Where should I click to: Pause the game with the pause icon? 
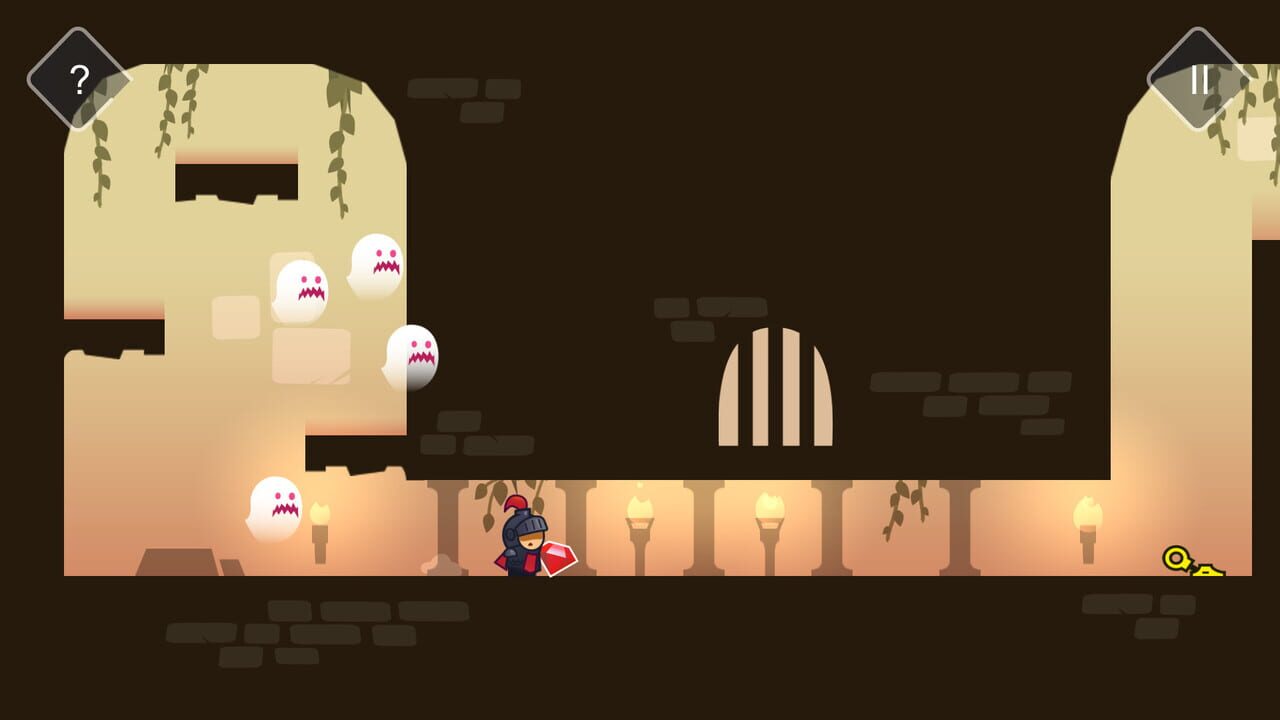tap(1202, 80)
